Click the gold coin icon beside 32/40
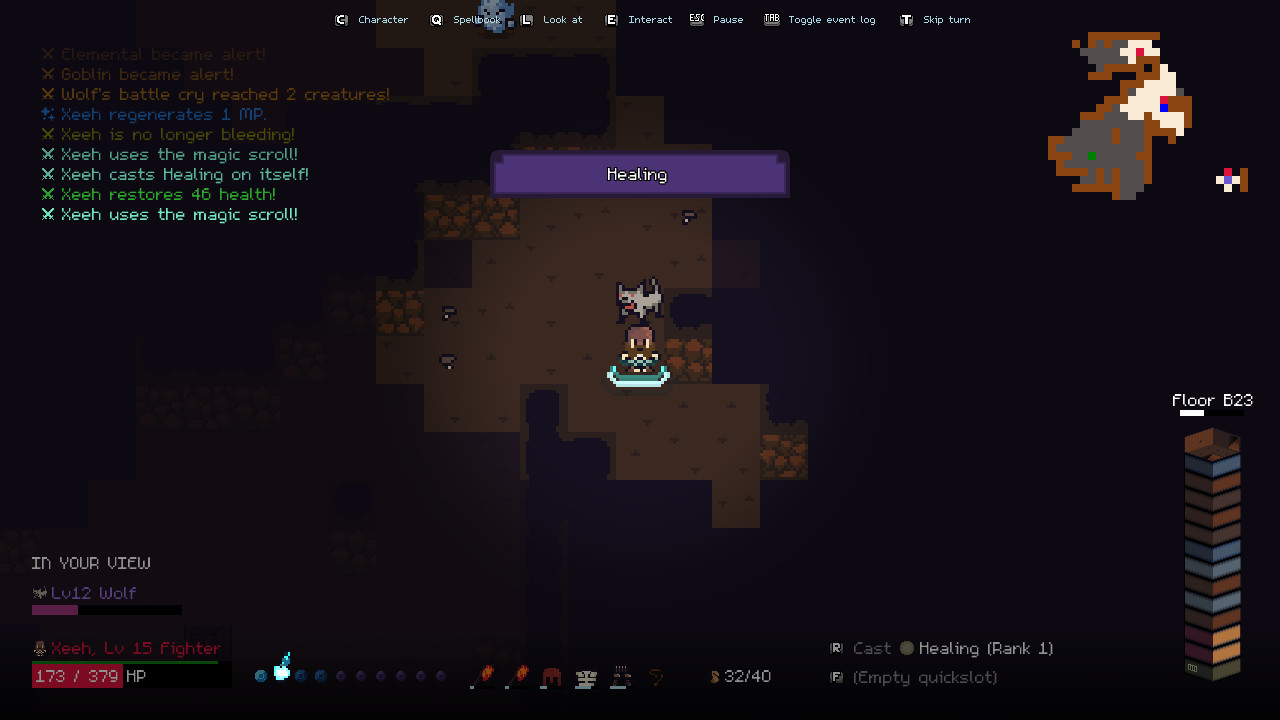Viewport: 1280px width, 720px height. click(715, 677)
